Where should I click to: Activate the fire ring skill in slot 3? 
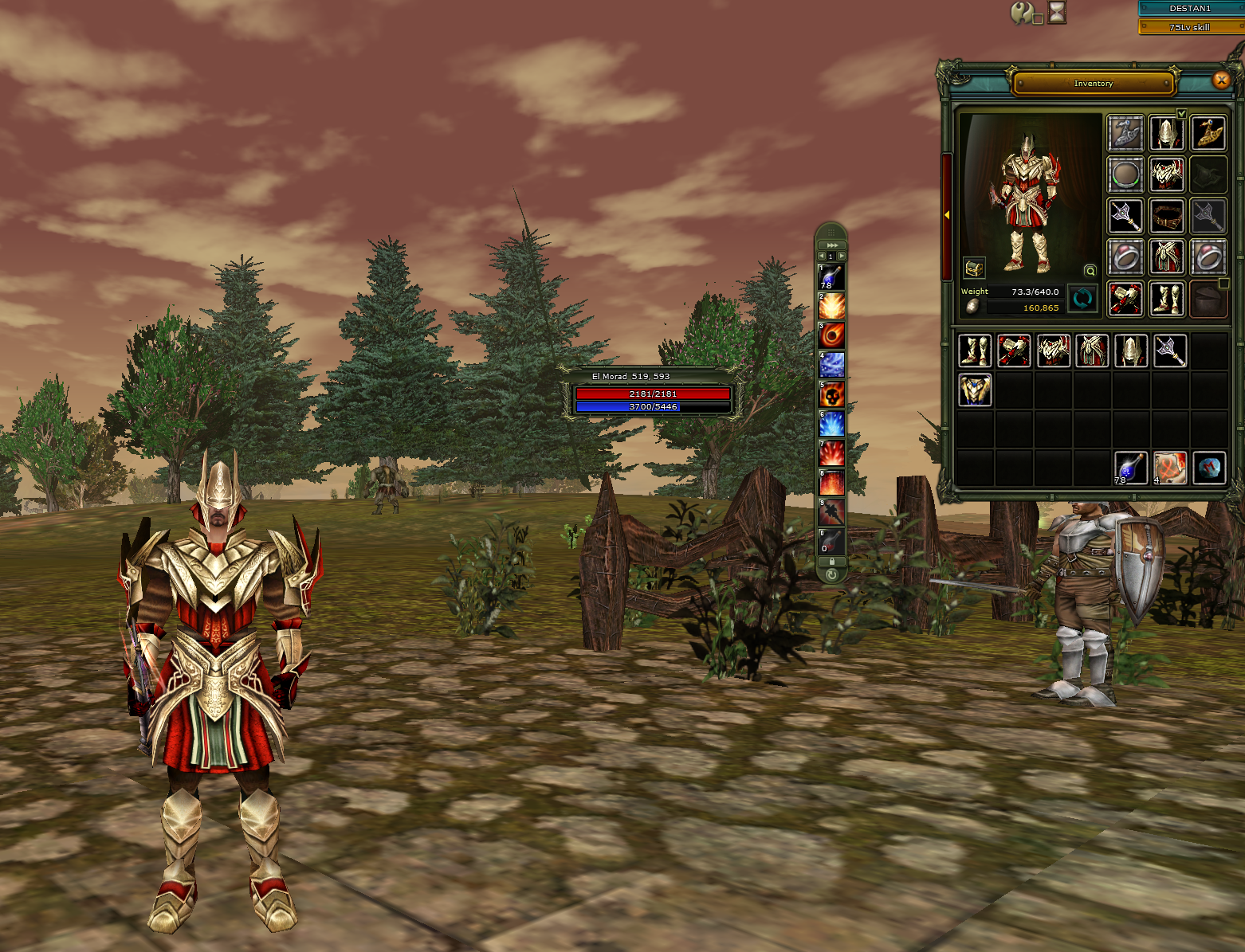831,335
